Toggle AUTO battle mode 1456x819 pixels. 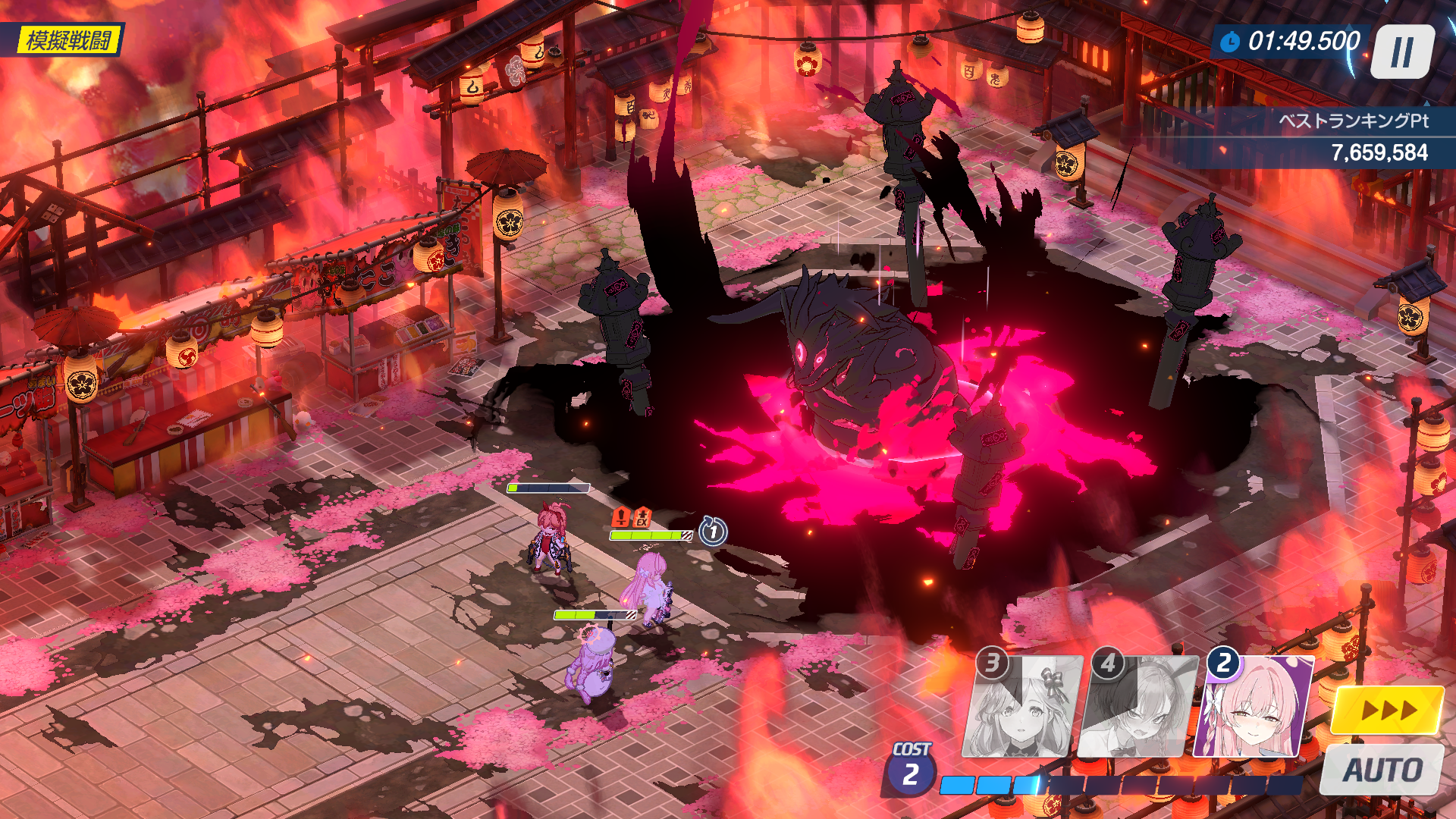point(1382,770)
